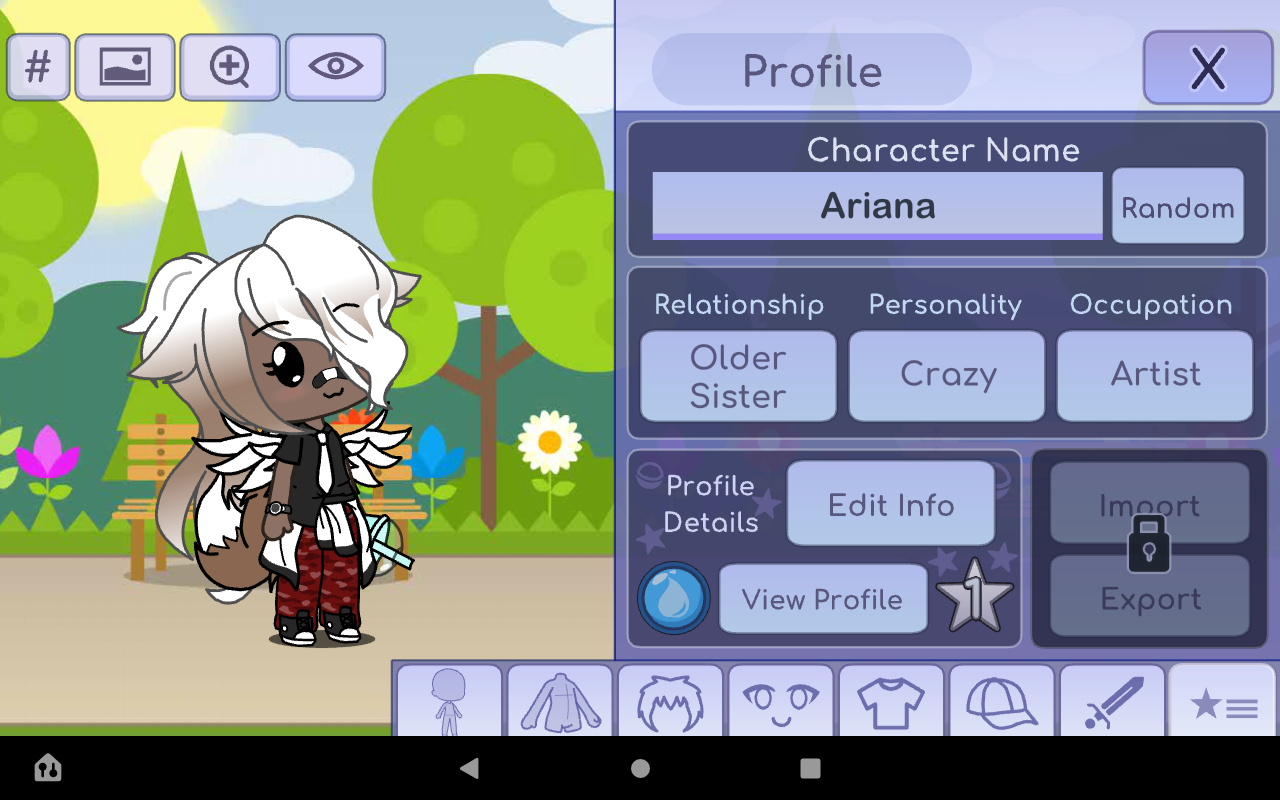1280x800 pixels.
Task: Toggle screen elements with the eye icon
Action: click(335, 67)
